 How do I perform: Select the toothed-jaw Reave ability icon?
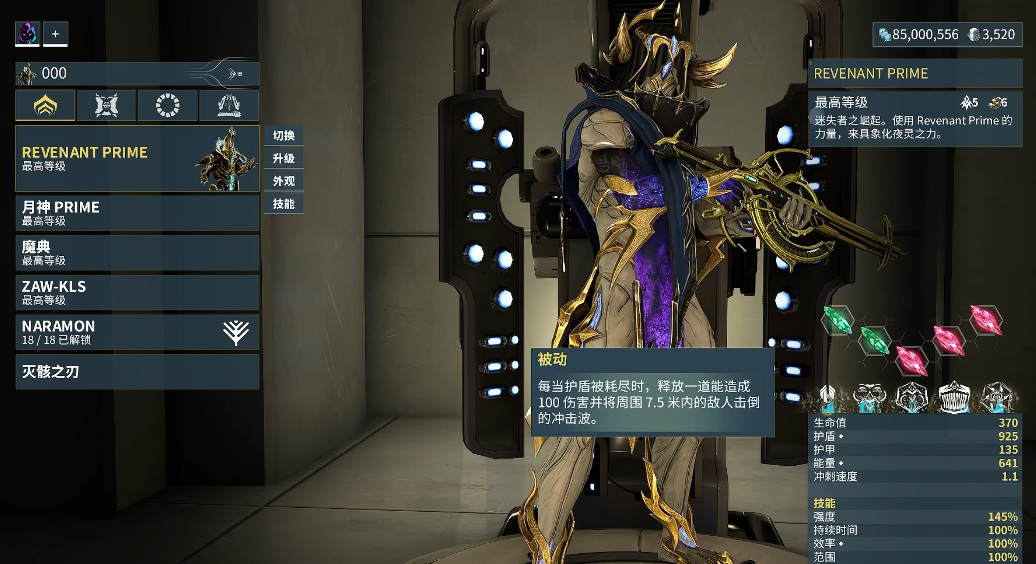point(952,398)
